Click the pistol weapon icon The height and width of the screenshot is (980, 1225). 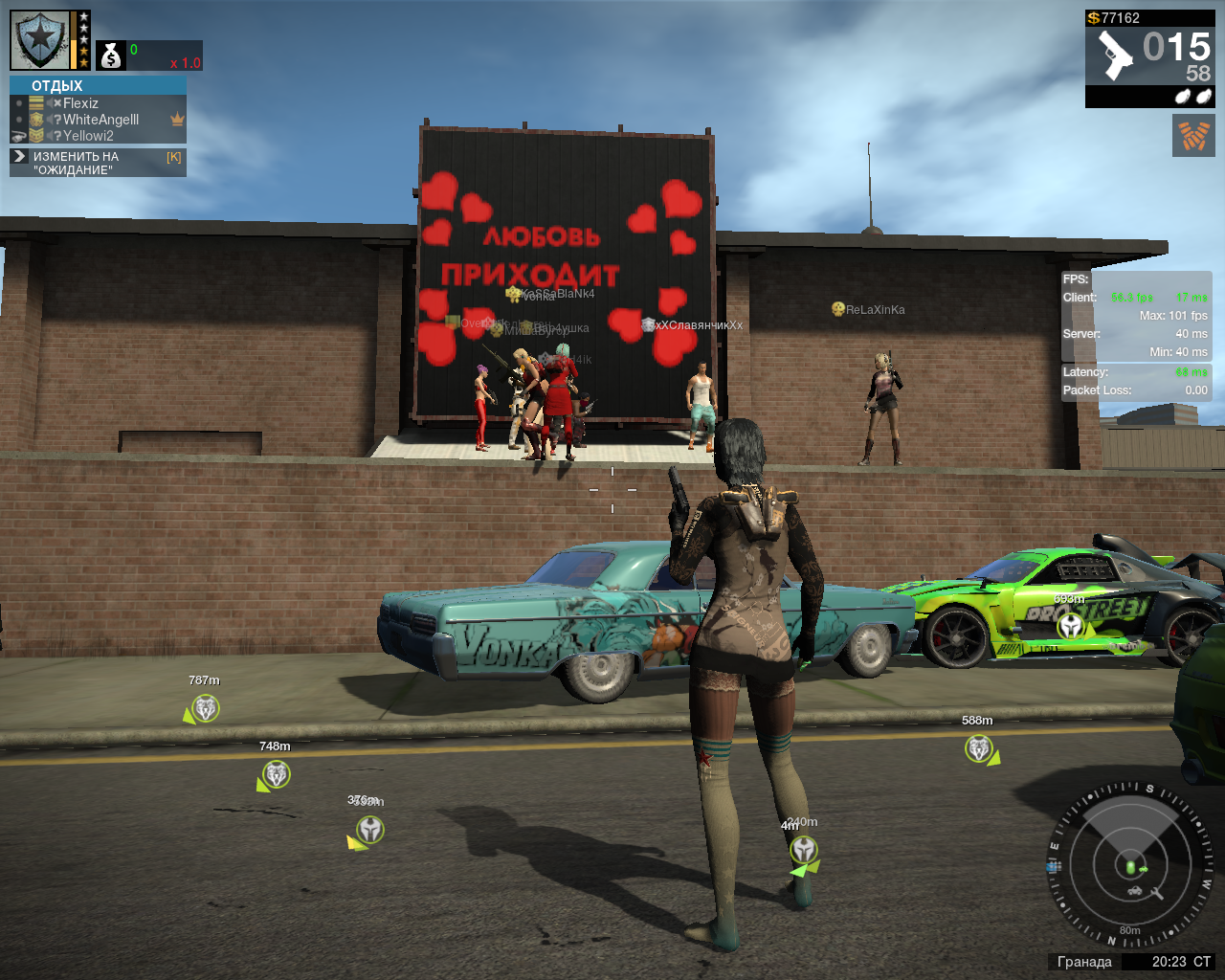(1115, 56)
